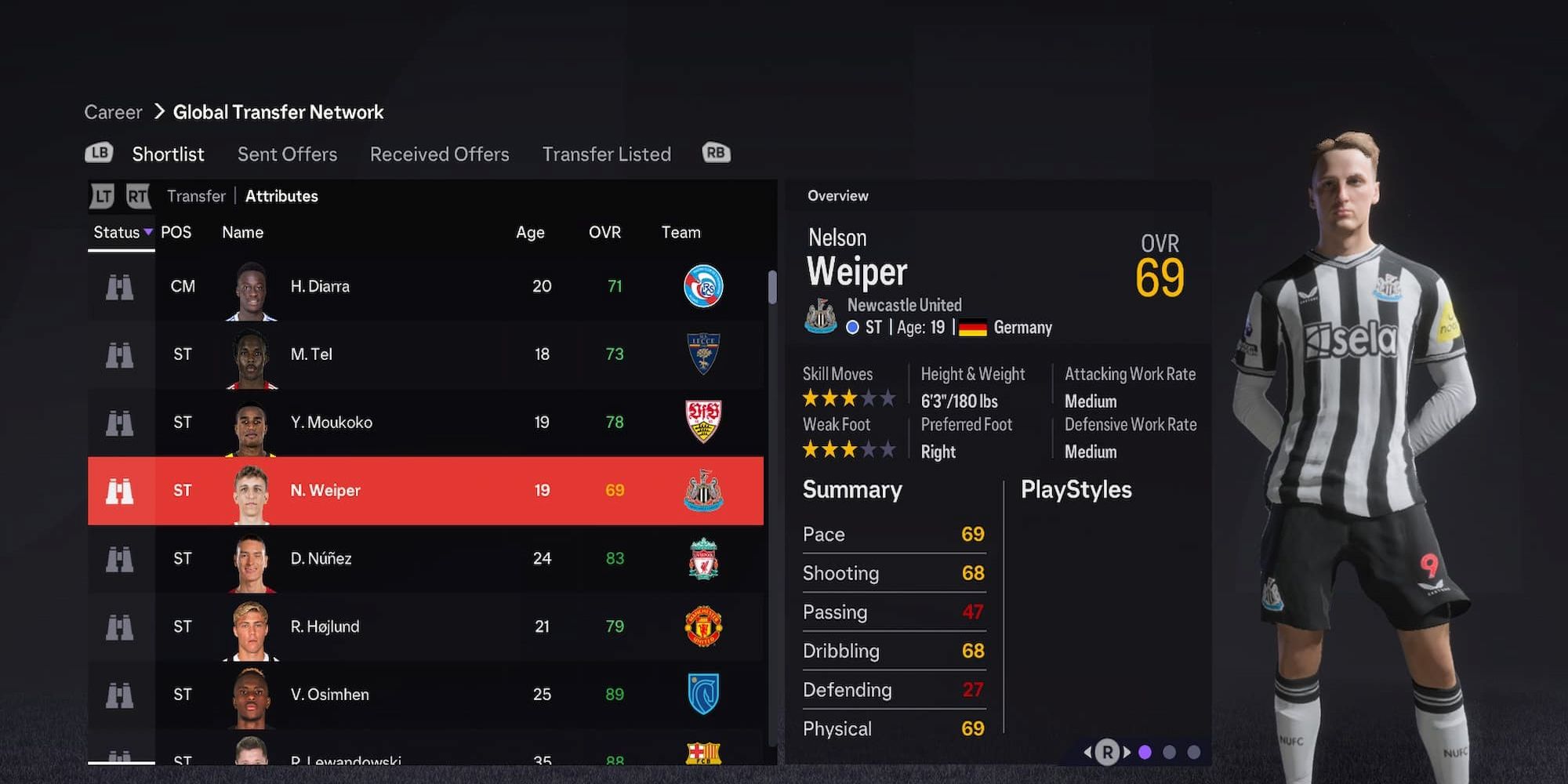Screen dimensions: 1568x784
Task: Toggle scouting watch on M. Tel's row
Action: pos(119,354)
